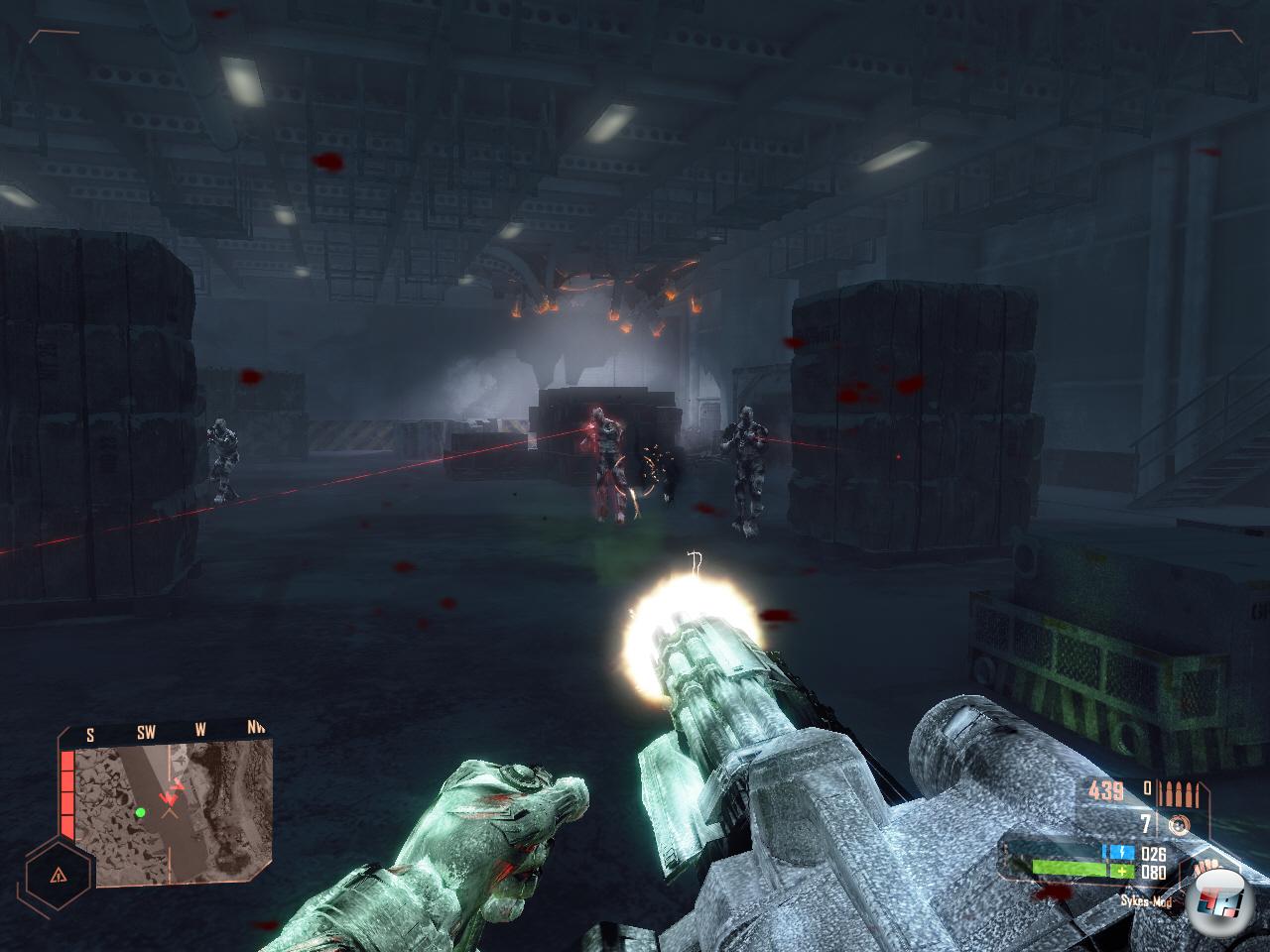The width and height of the screenshot is (1270, 952).
Task: Click the compass strip above the minimap
Action: tap(169, 732)
